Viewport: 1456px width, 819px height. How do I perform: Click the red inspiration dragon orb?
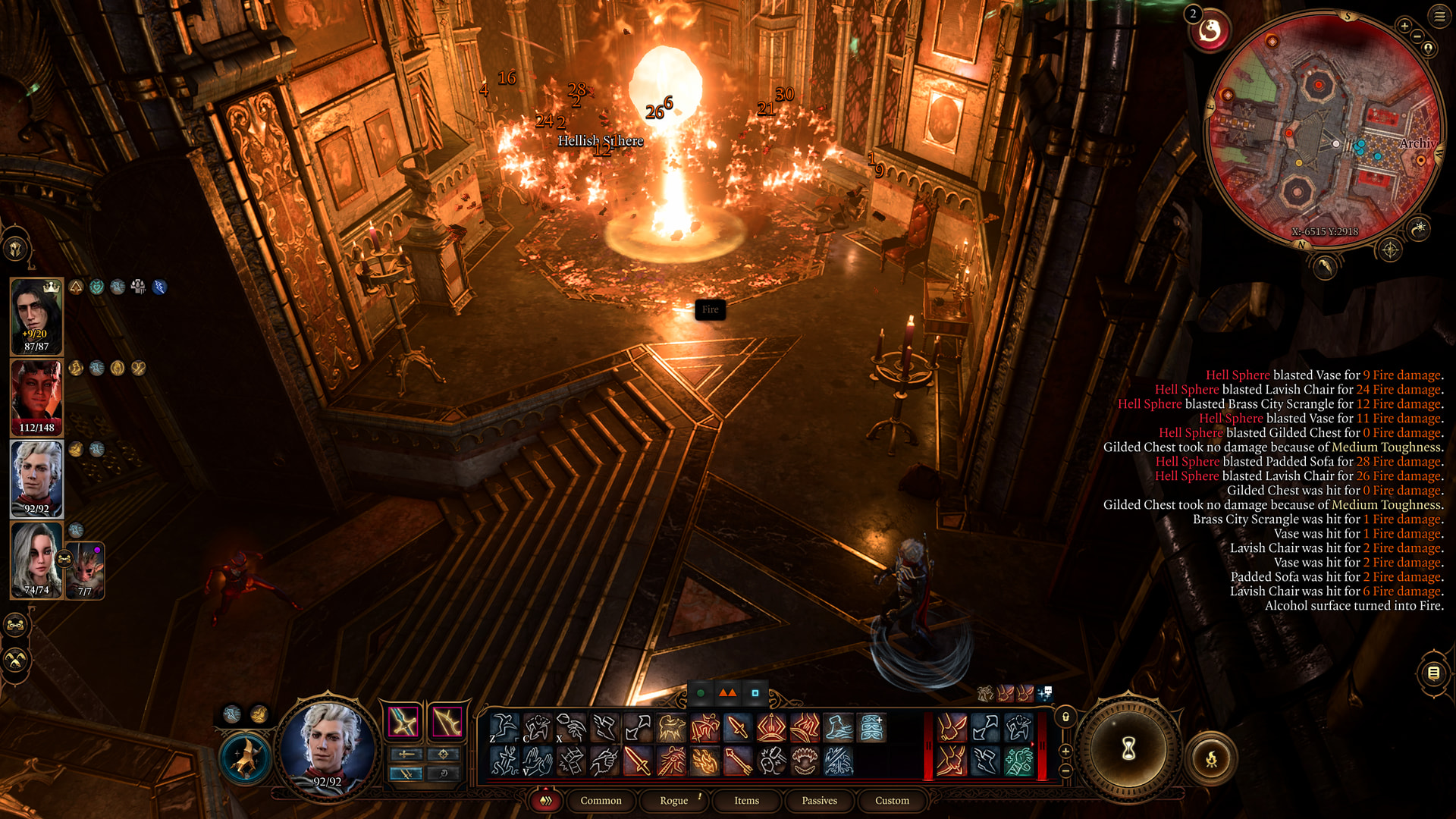click(x=1210, y=31)
